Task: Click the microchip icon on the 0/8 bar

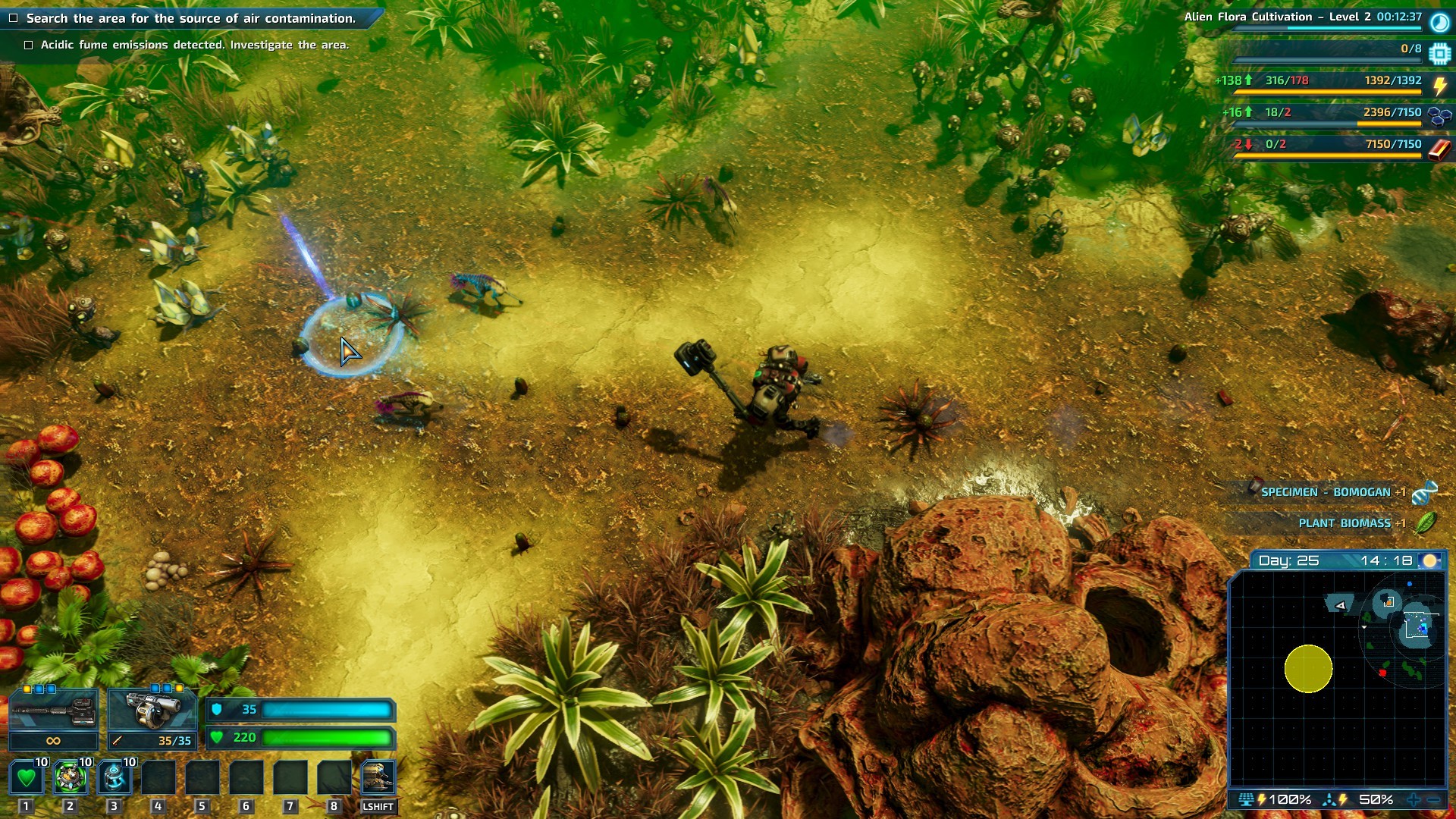Action: coord(1438,52)
